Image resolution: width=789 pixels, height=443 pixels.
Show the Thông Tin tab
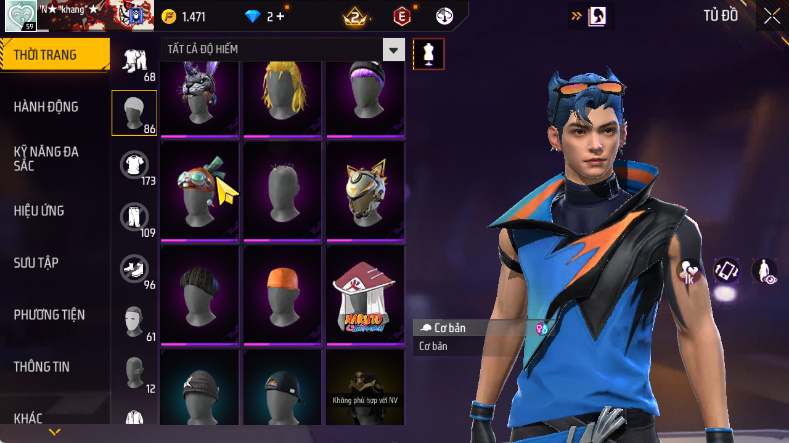[x=42, y=367]
